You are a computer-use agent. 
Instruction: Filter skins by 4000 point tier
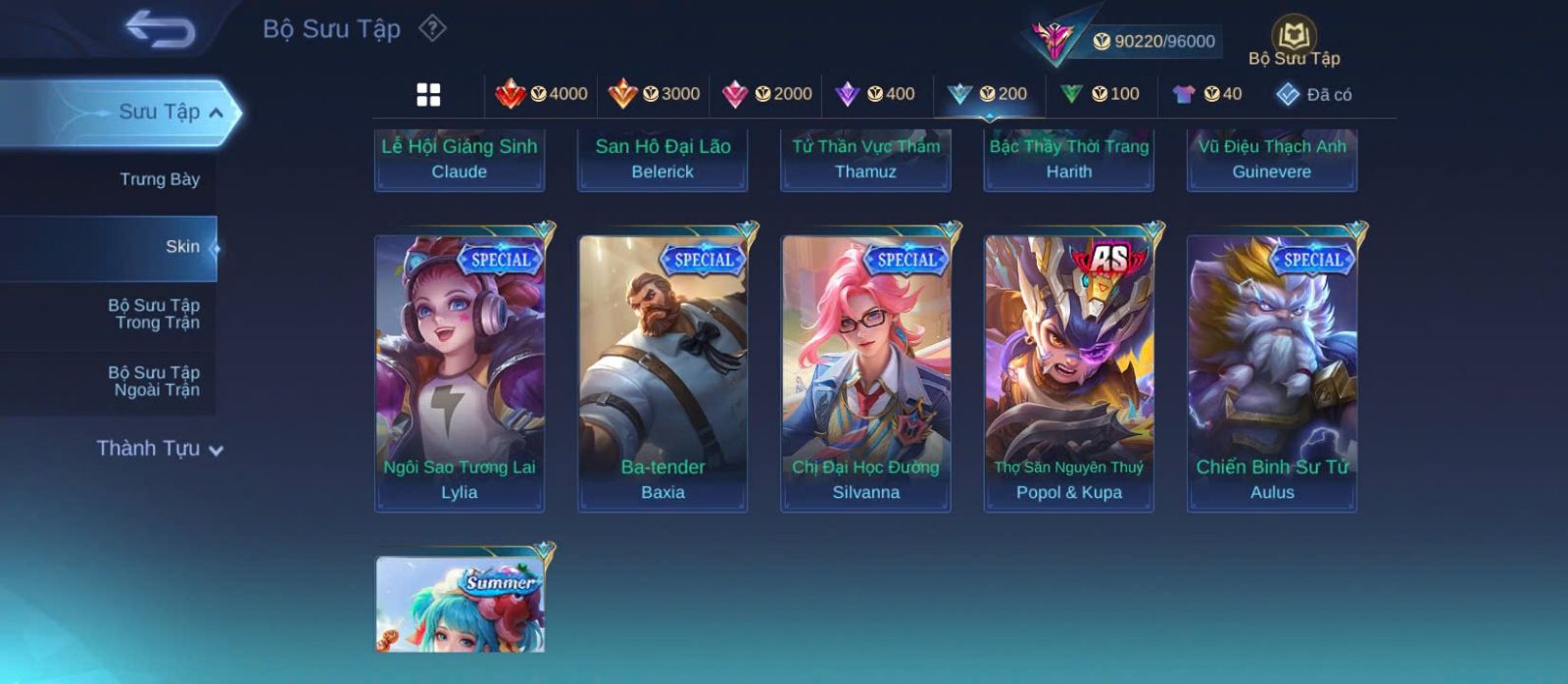542,94
